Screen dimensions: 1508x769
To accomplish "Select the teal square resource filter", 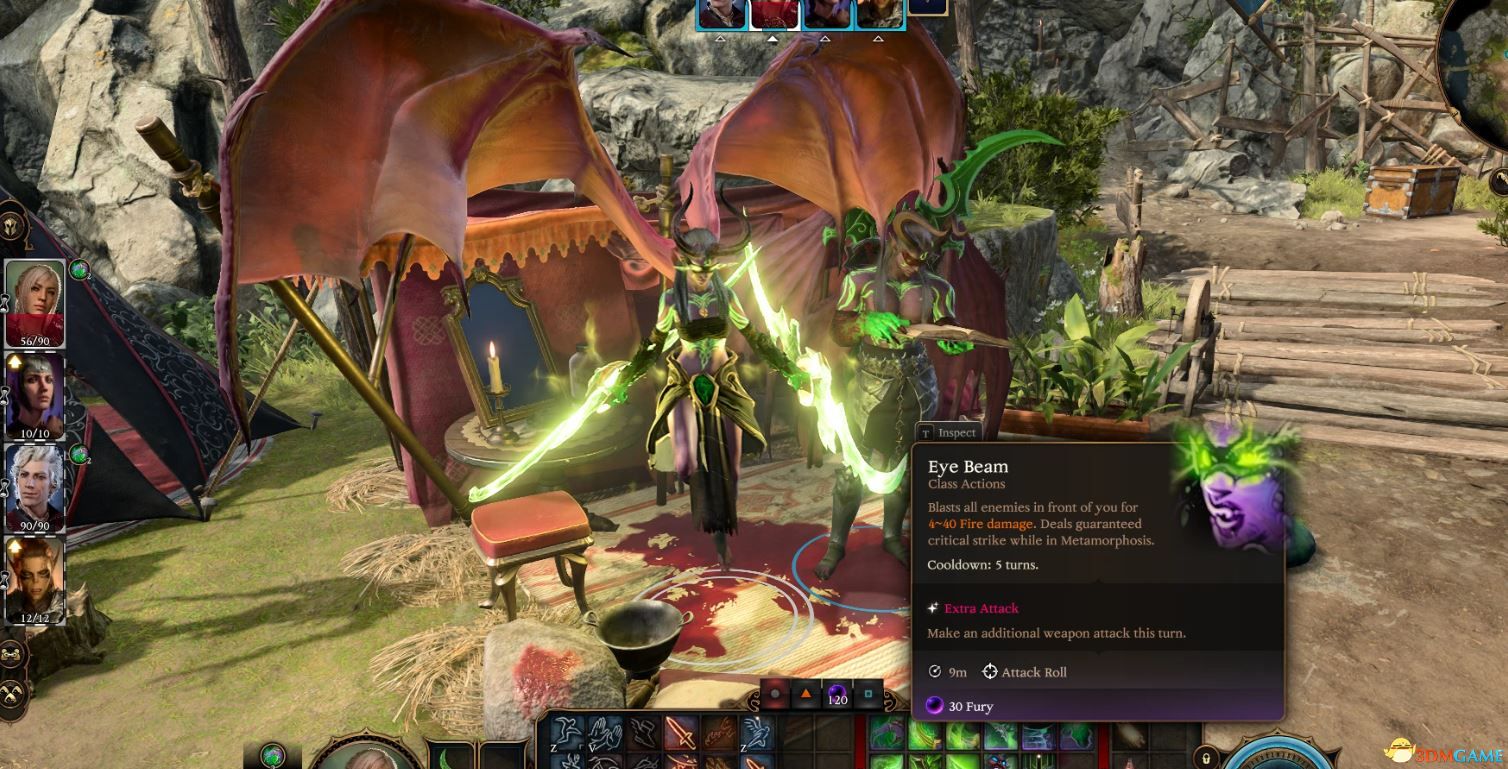I will tap(868, 693).
